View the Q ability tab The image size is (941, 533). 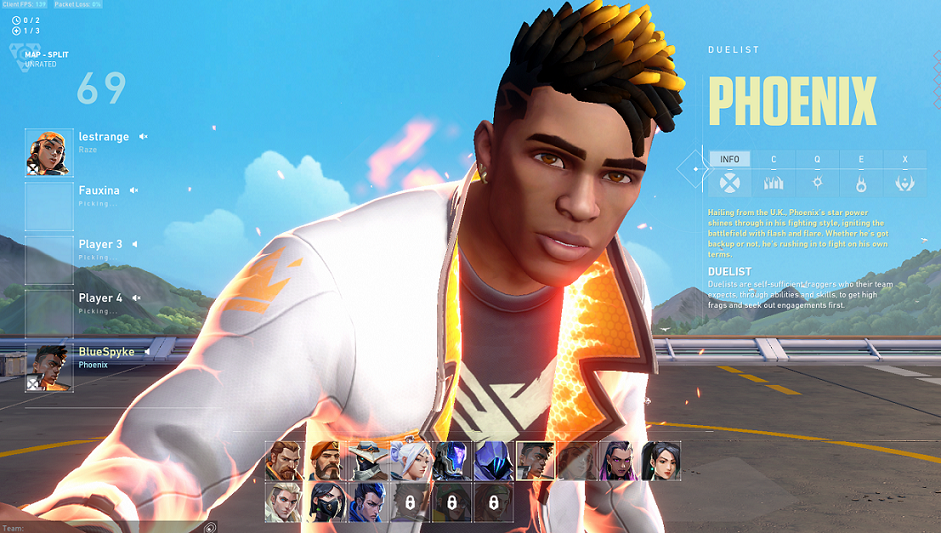817,159
